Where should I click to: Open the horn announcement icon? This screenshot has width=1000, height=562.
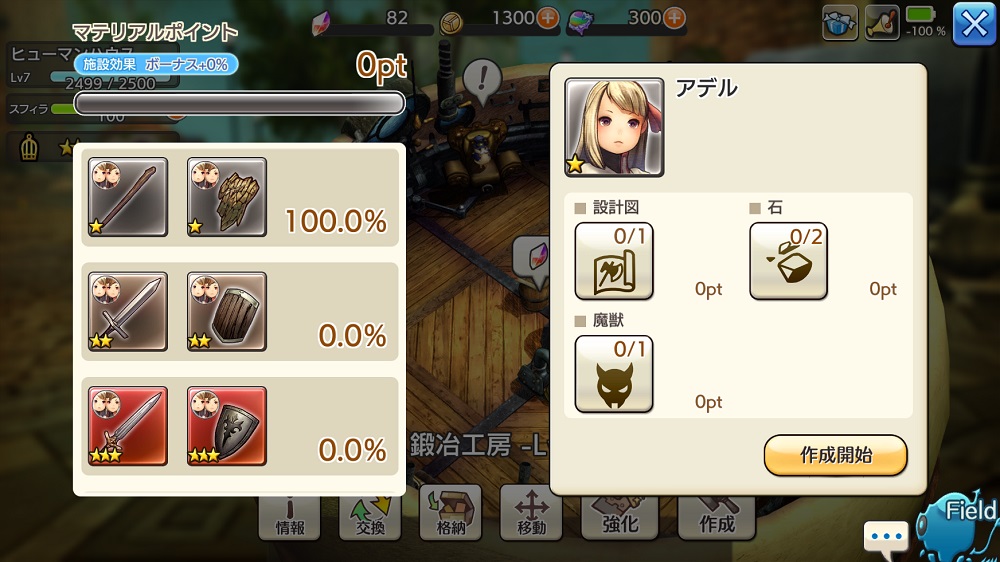point(882,24)
